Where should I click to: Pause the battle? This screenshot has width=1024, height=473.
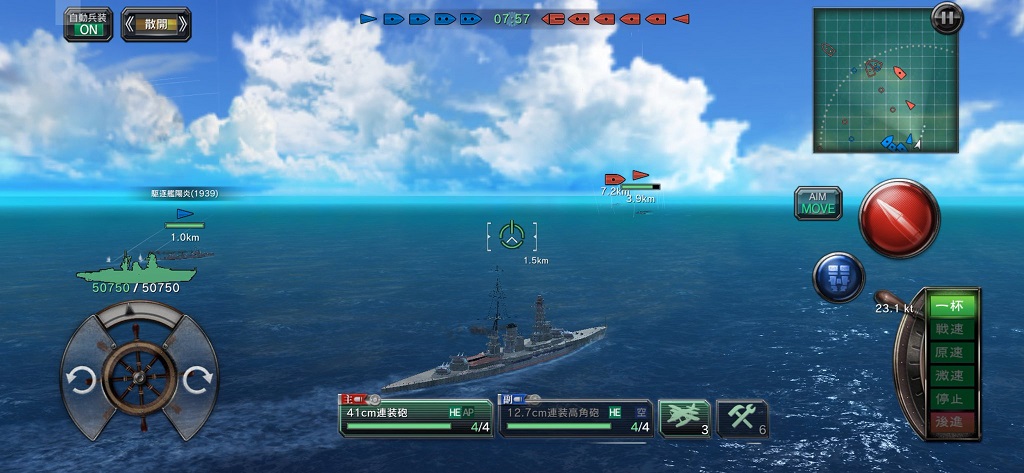click(x=945, y=17)
